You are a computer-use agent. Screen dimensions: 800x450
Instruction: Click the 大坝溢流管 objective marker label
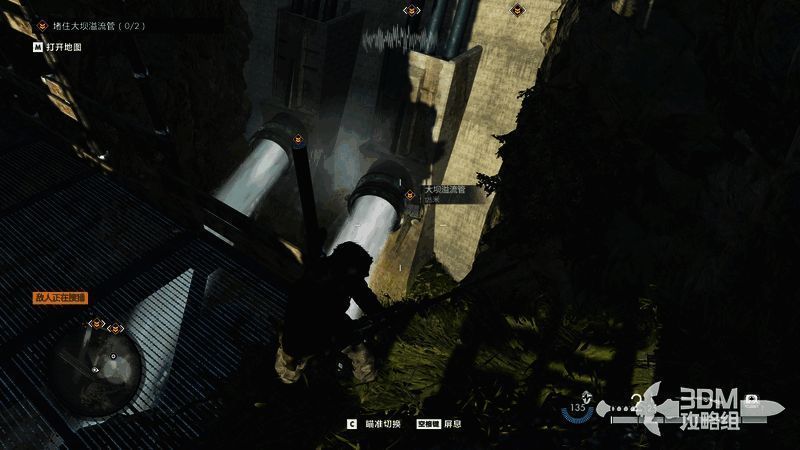click(x=445, y=189)
